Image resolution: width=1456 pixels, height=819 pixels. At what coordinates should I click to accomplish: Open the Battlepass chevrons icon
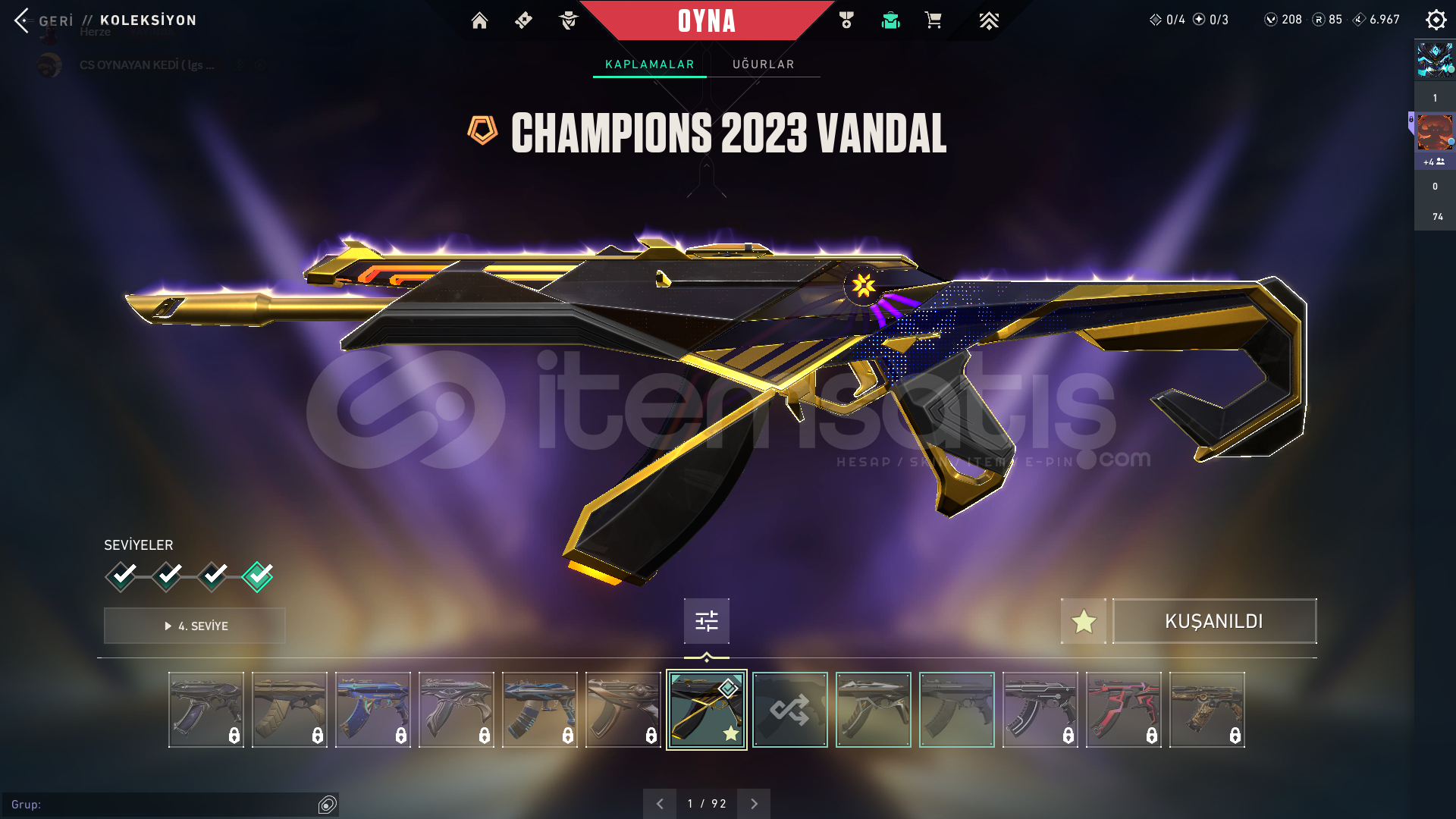(x=988, y=21)
